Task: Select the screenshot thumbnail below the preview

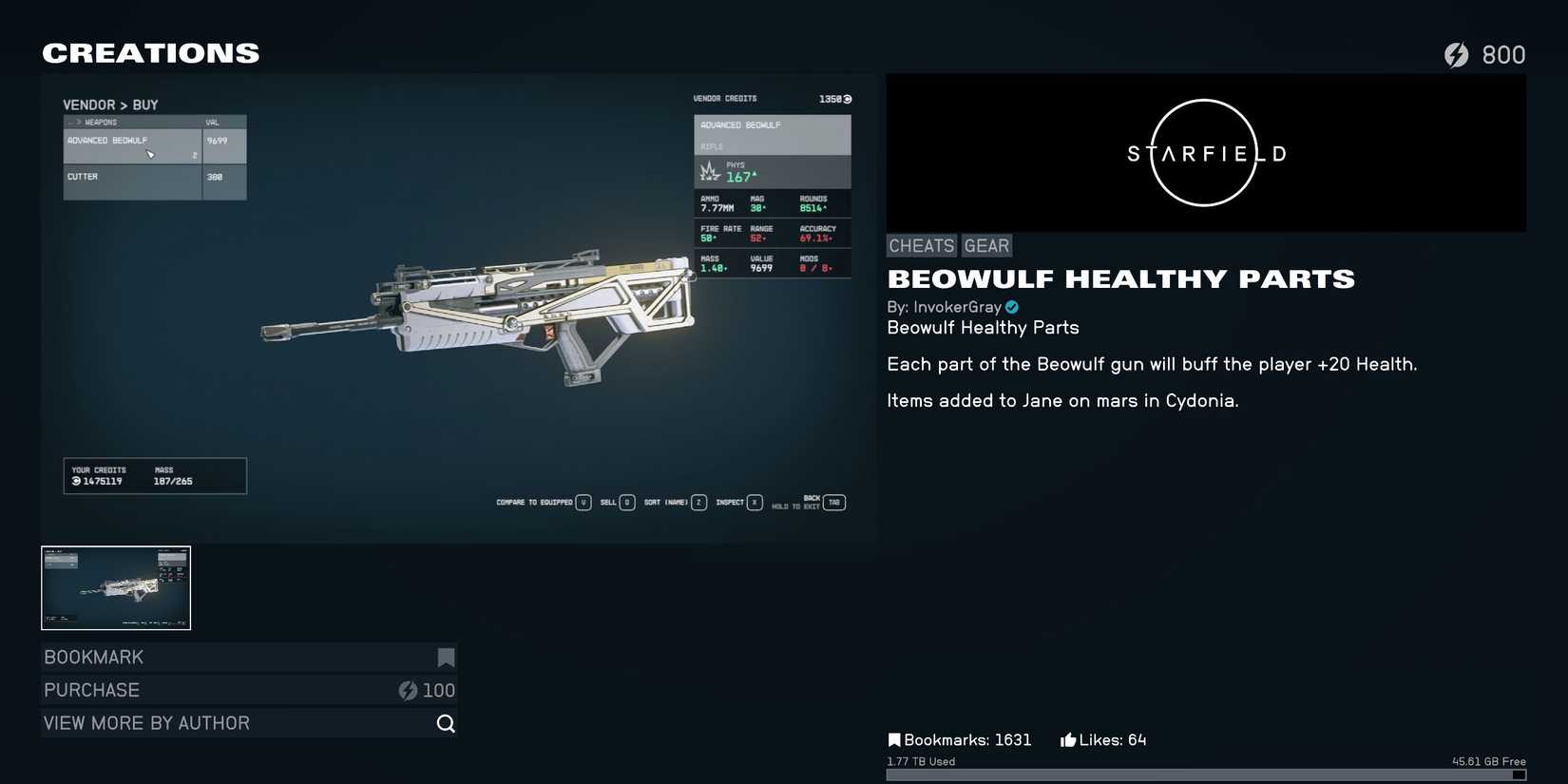Action: tap(115, 587)
